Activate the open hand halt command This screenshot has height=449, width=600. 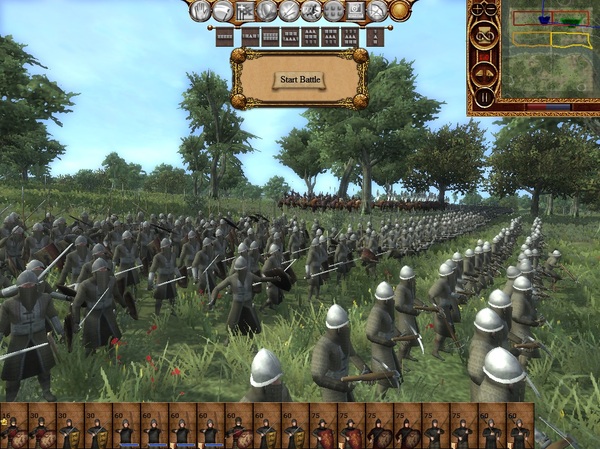(x=200, y=11)
